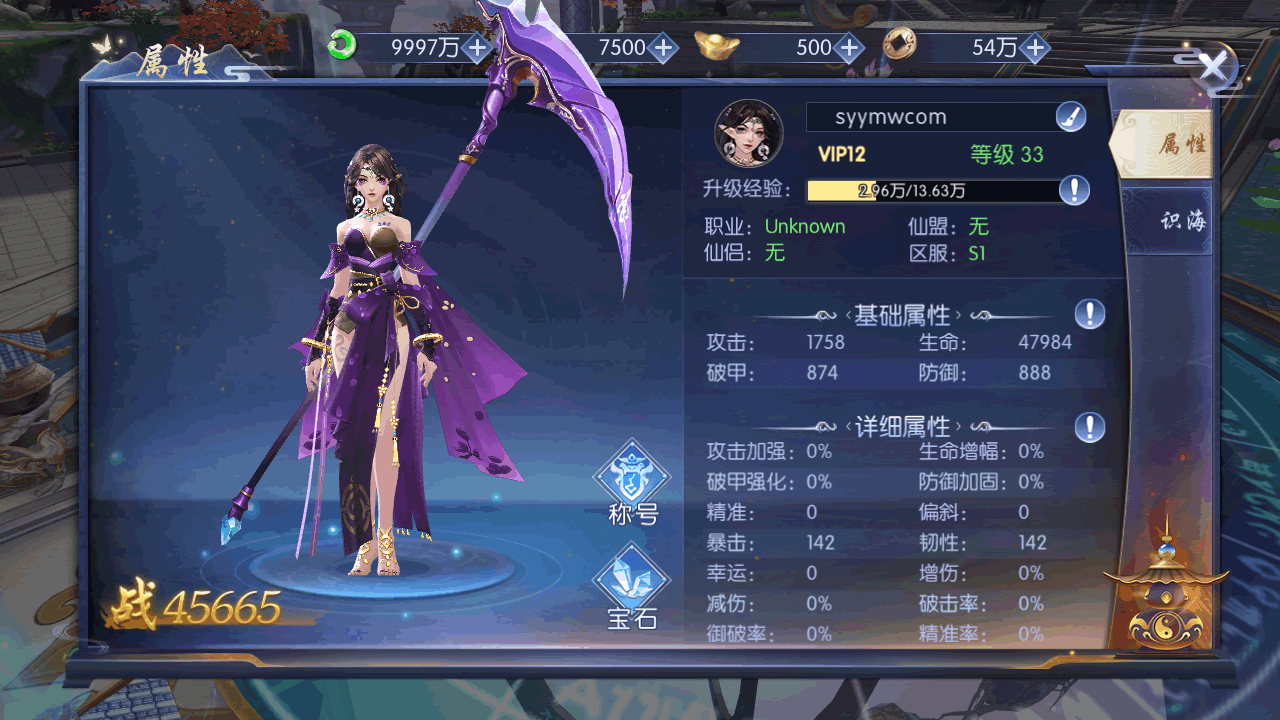
Task: Close the attributes panel with the X
Action: tap(1213, 68)
